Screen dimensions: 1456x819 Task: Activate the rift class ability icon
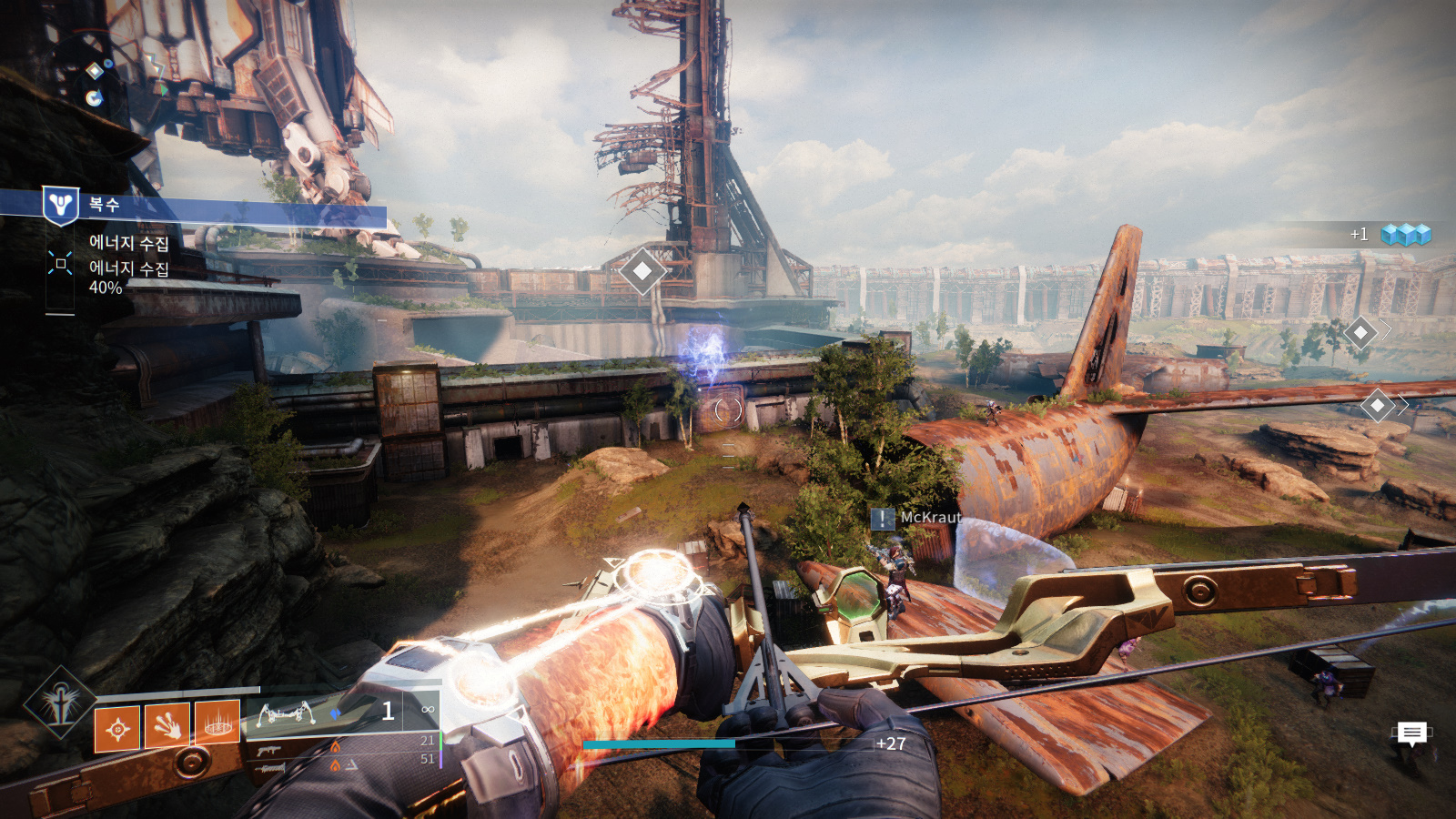[x=217, y=723]
